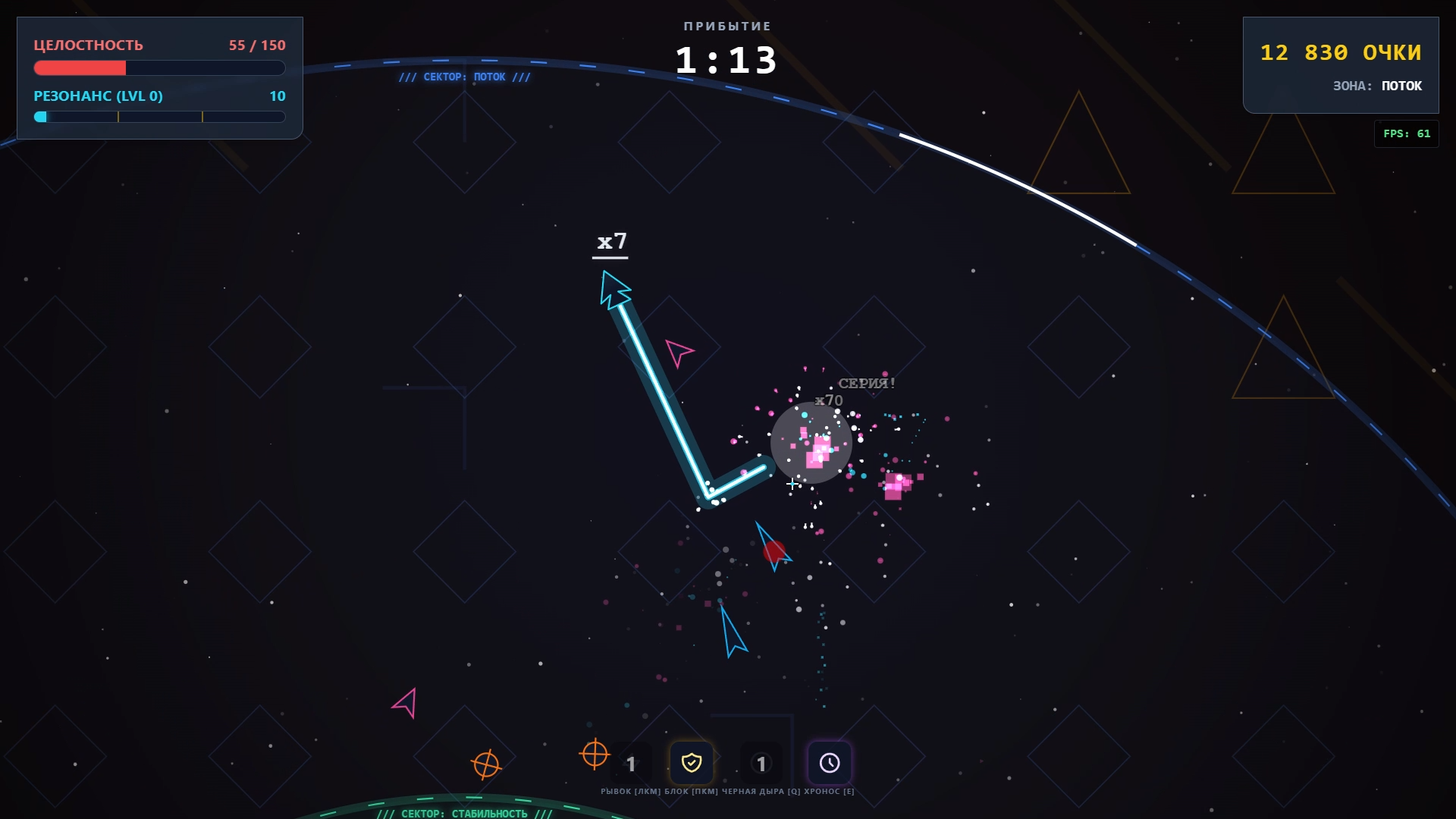The image size is (1456, 819).
Task: Click the СЕКТОР: ПОТОК boundary label
Action: [463, 77]
